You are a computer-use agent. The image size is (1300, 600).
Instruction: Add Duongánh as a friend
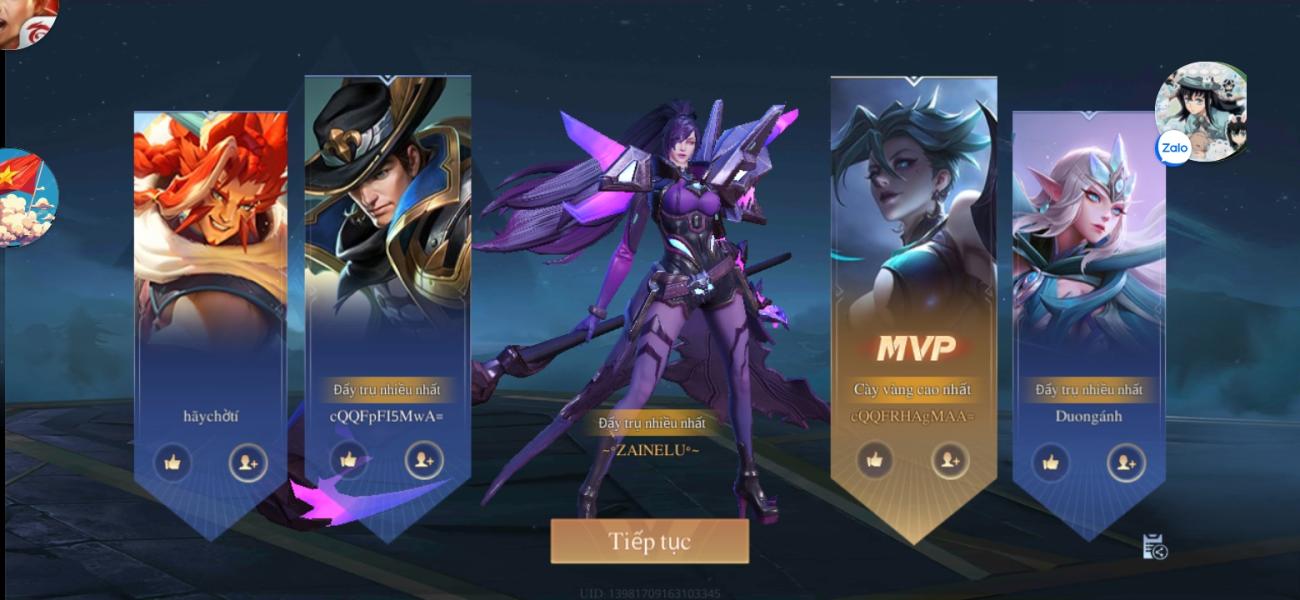[1126, 462]
